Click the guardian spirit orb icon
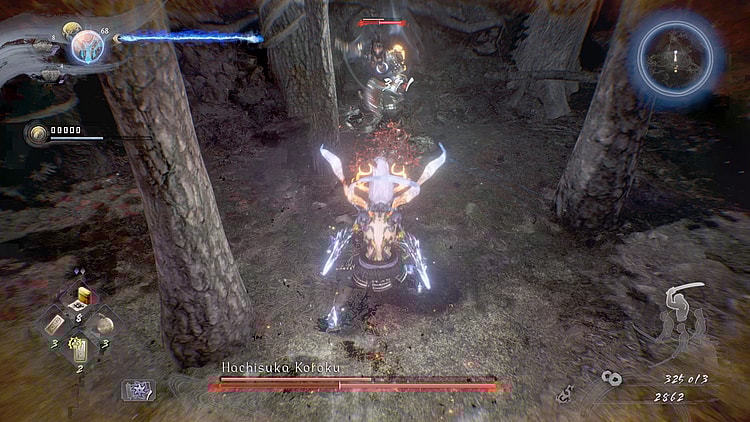Viewport: 750px width, 422px height. 86,46
